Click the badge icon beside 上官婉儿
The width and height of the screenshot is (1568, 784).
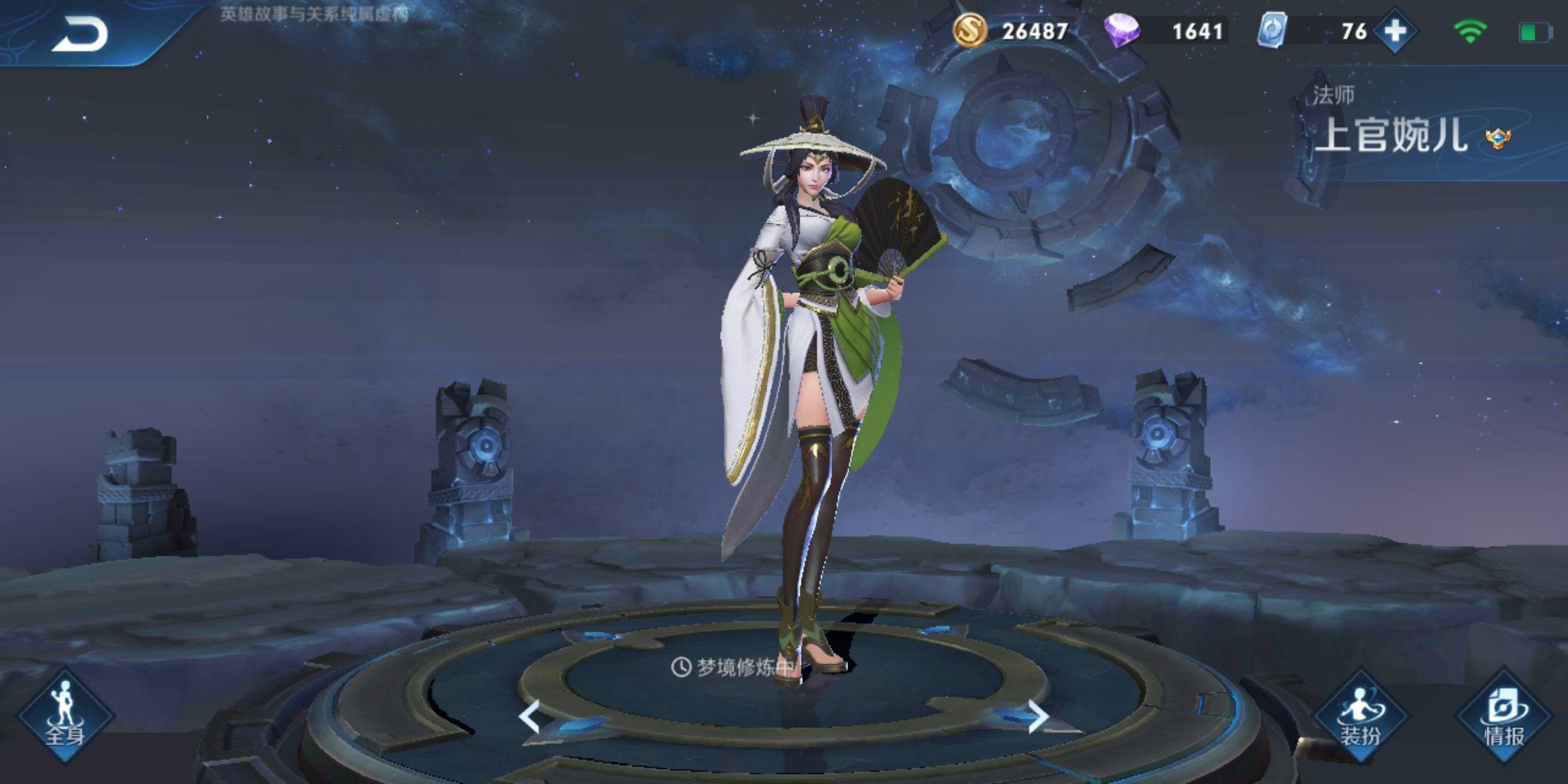click(x=1498, y=137)
